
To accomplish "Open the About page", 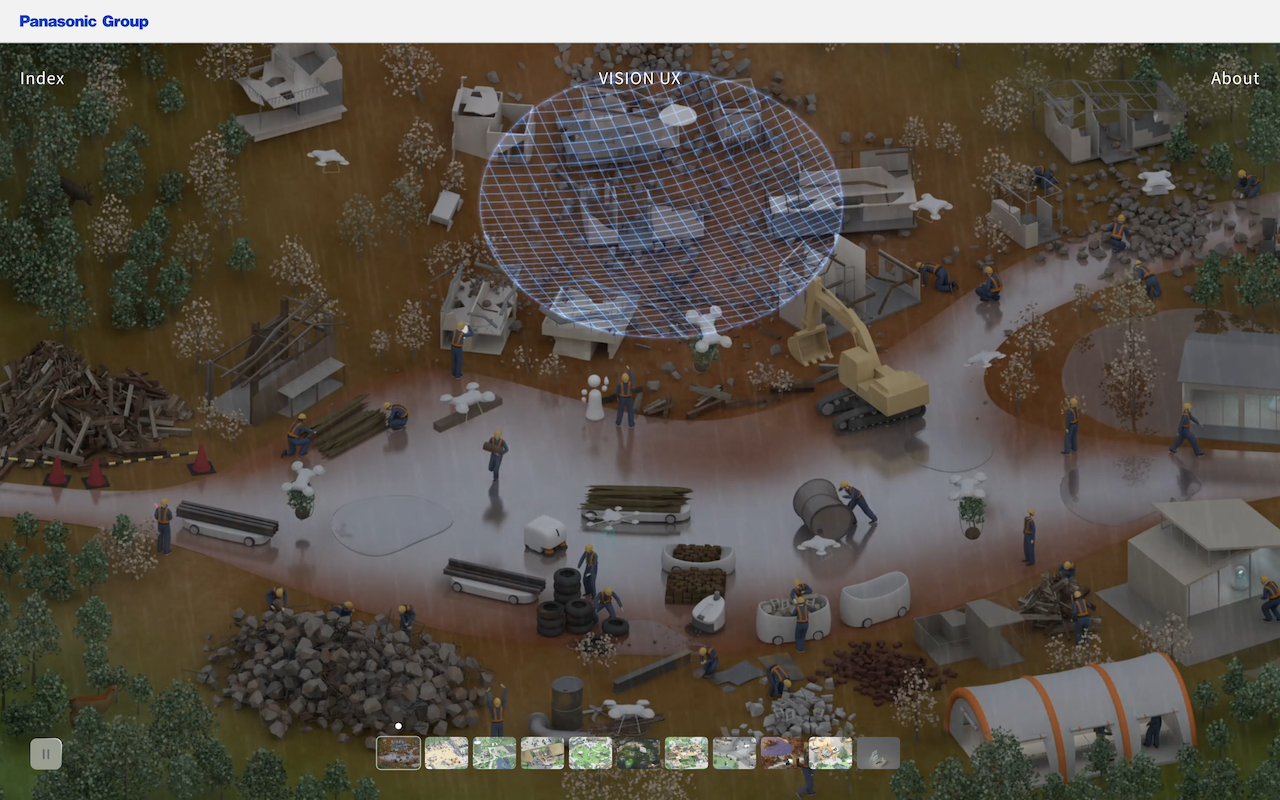I will pyautogui.click(x=1235, y=78).
